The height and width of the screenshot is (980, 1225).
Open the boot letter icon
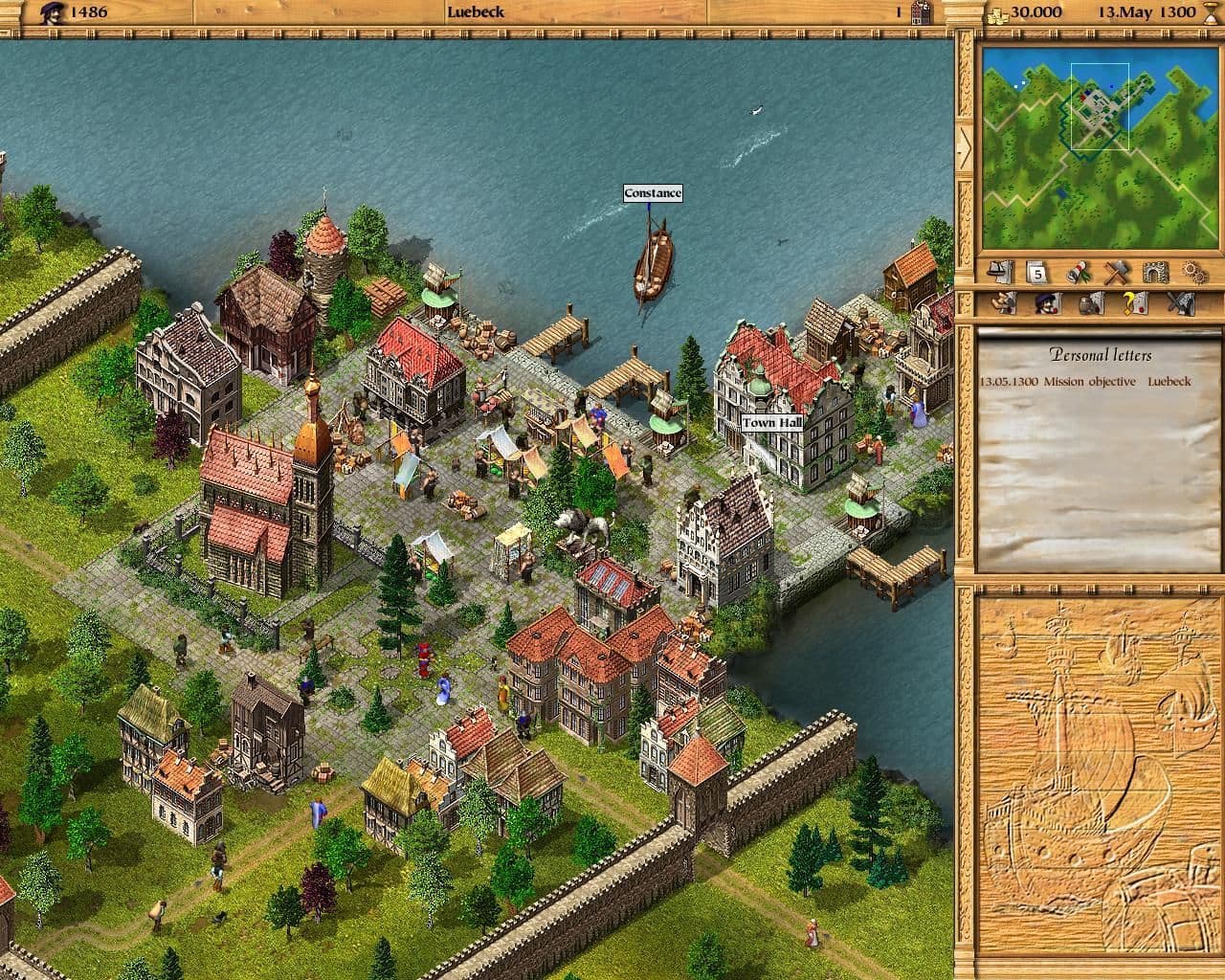point(1003,303)
